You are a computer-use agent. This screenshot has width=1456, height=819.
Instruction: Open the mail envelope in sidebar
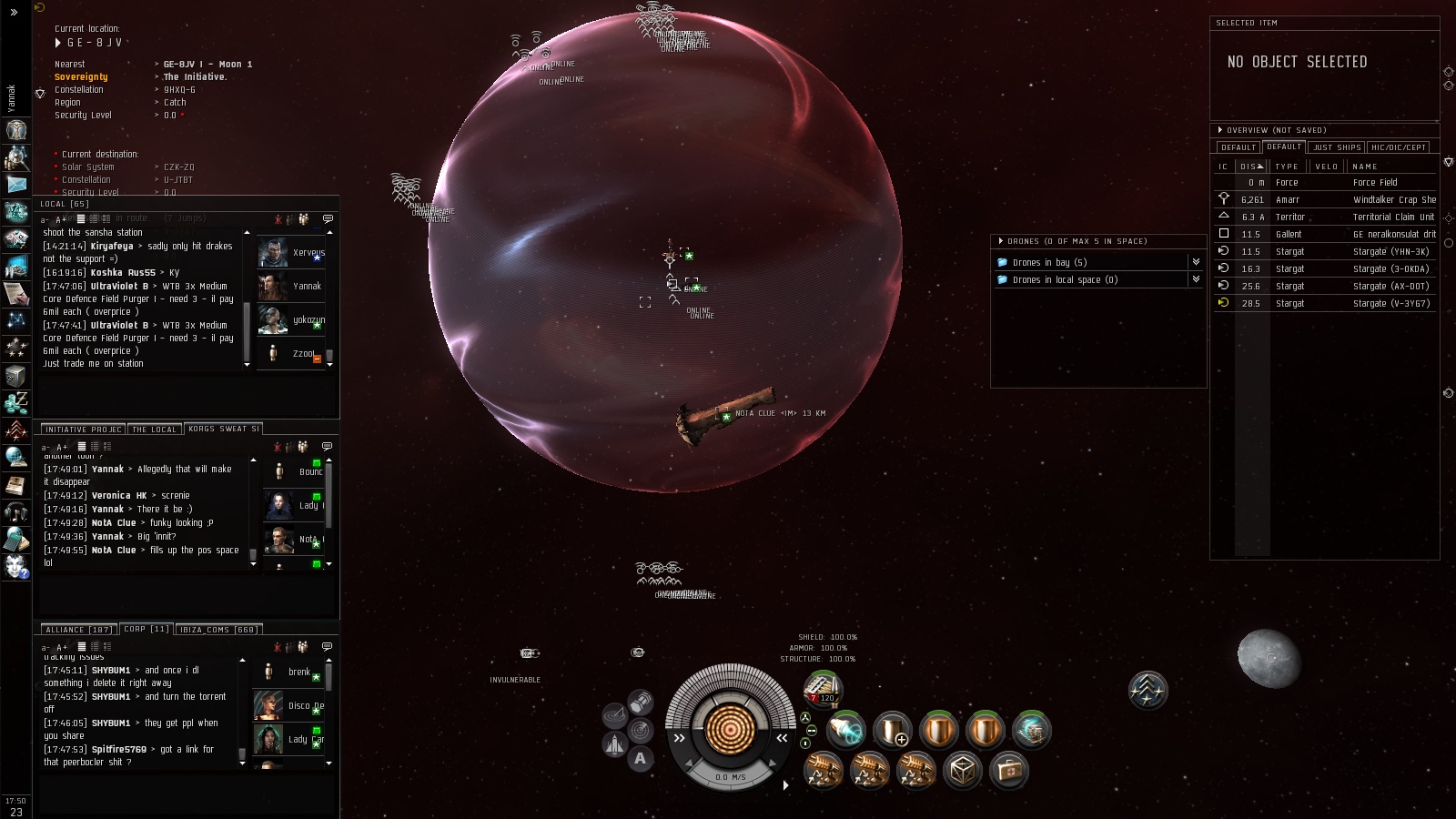click(x=16, y=185)
